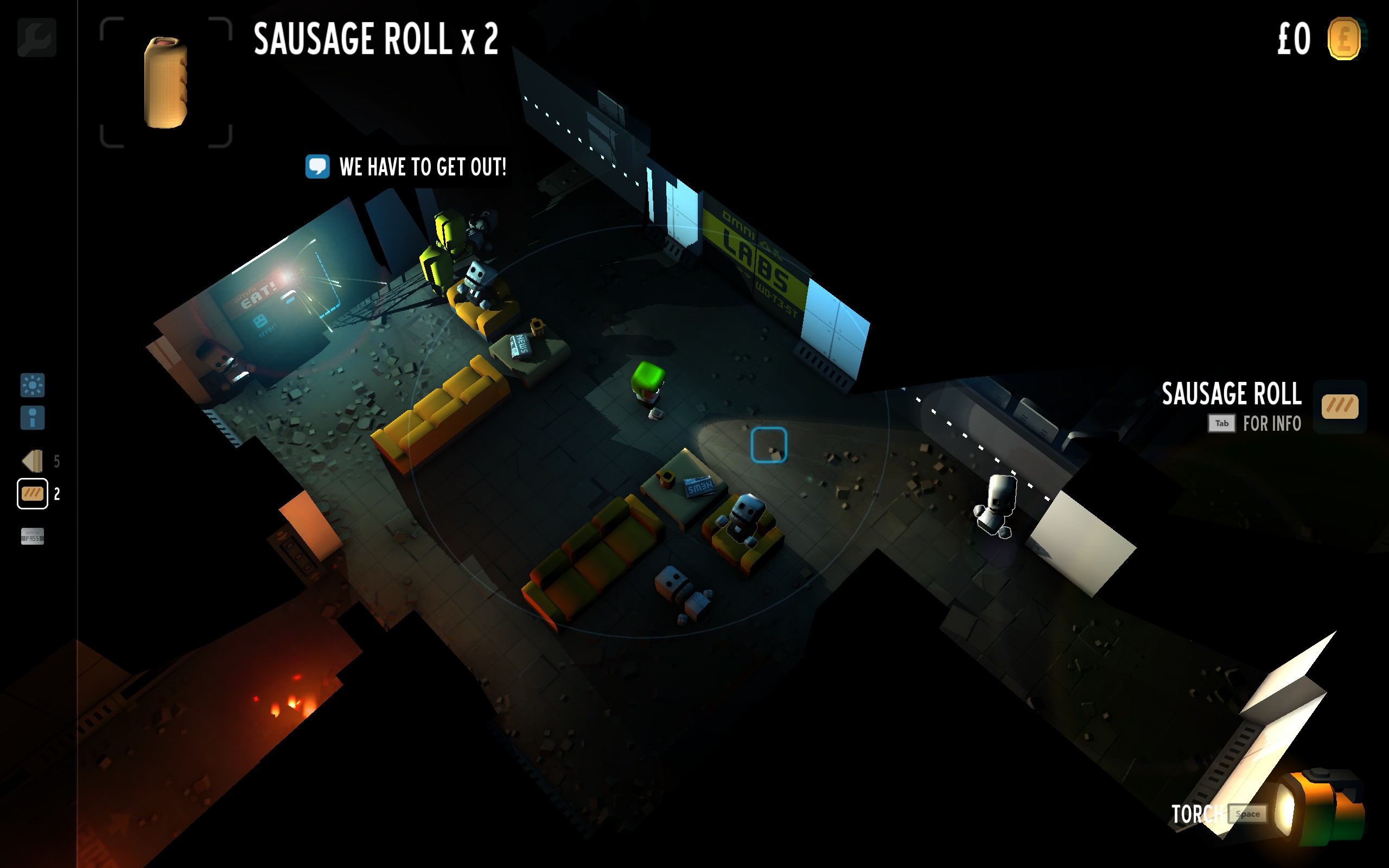Select the sausage roll inventory slot
The image size is (1389, 868).
tap(32, 494)
